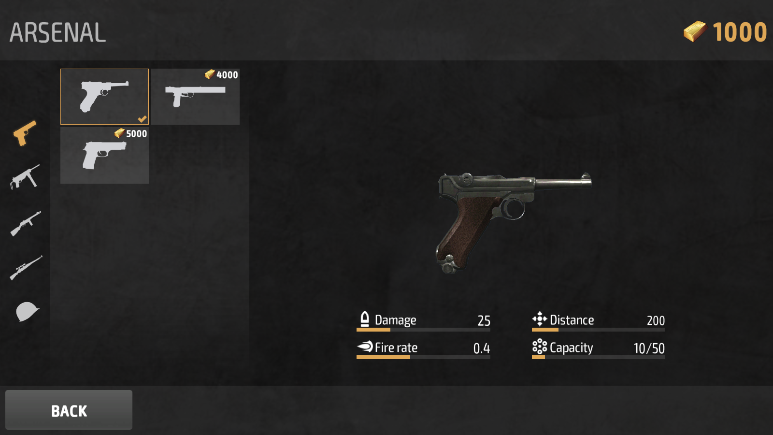Viewport: 773px width, 435px height.
Task: Go back using the BACK button
Action: point(68,410)
